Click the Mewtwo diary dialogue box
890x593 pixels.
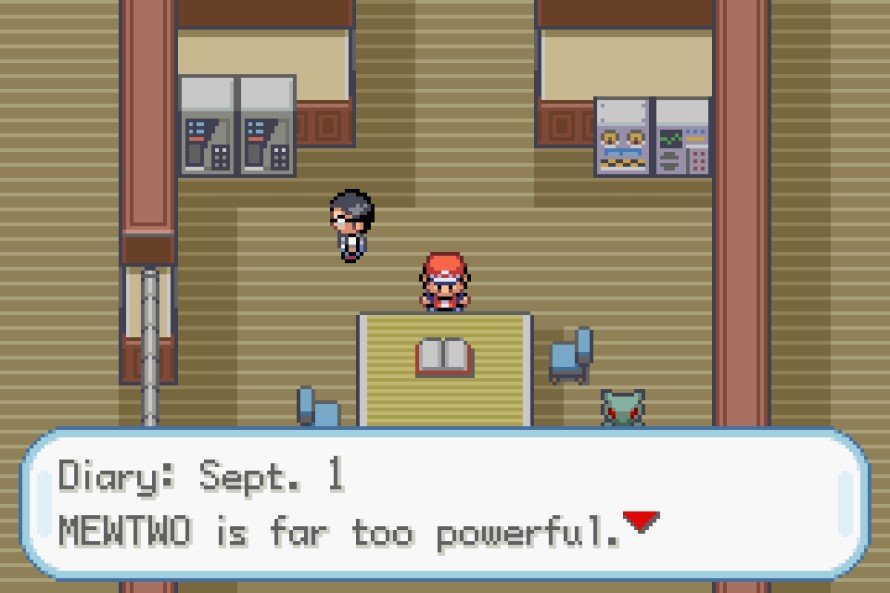point(444,504)
